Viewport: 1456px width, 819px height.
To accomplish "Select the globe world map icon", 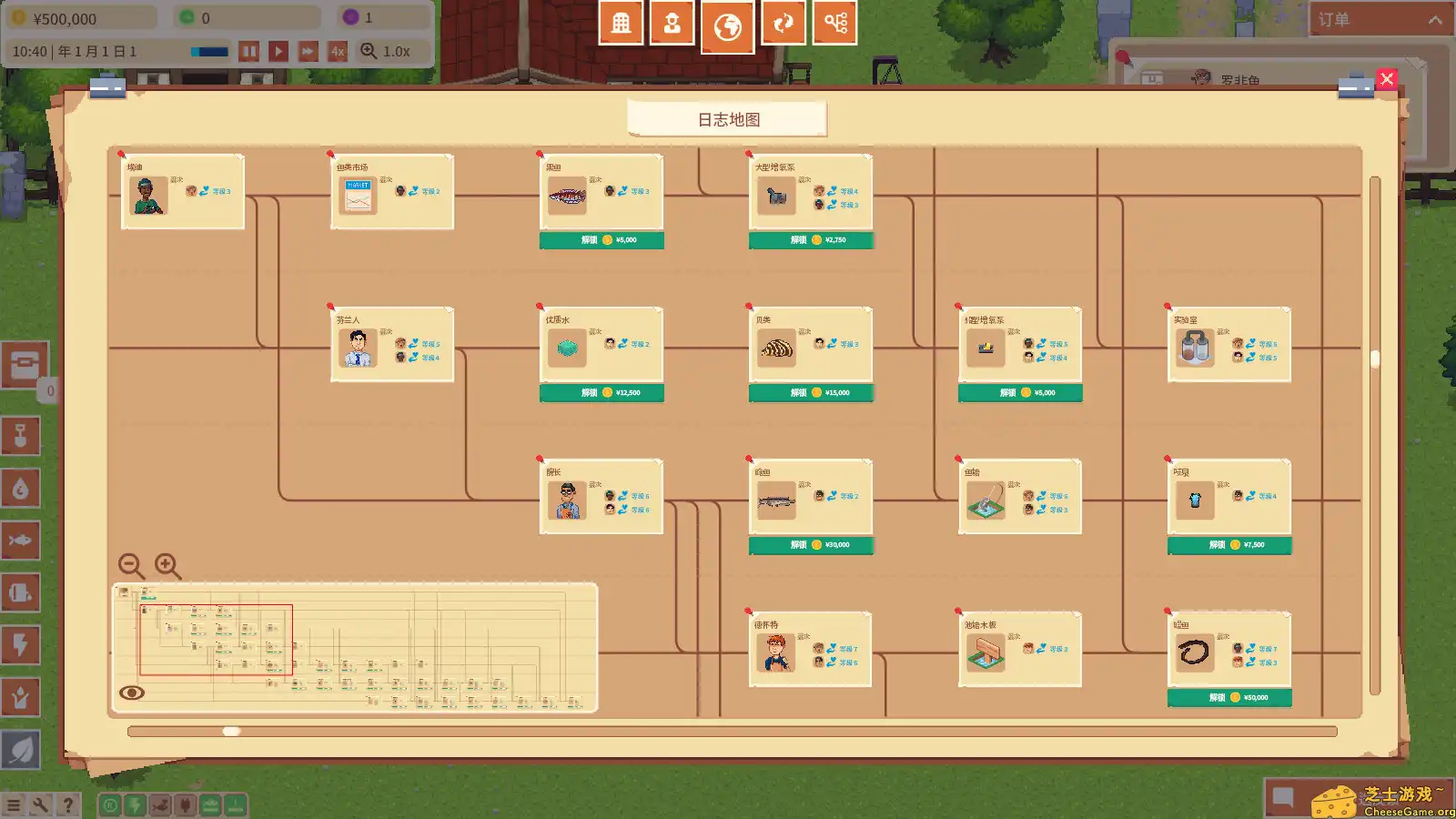I will click(727, 23).
